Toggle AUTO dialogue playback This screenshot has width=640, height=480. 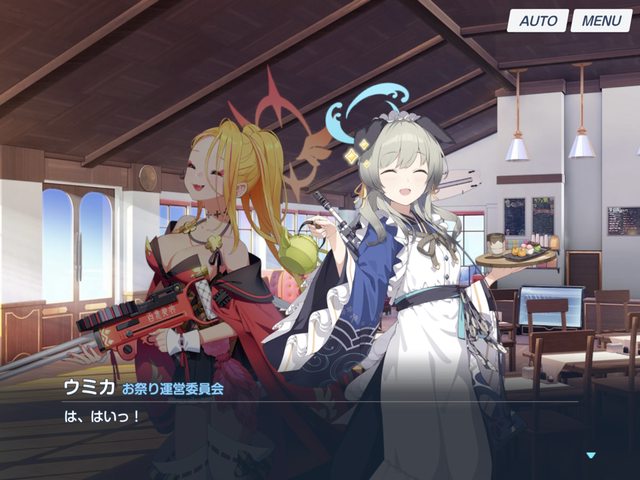click(538, 20)
